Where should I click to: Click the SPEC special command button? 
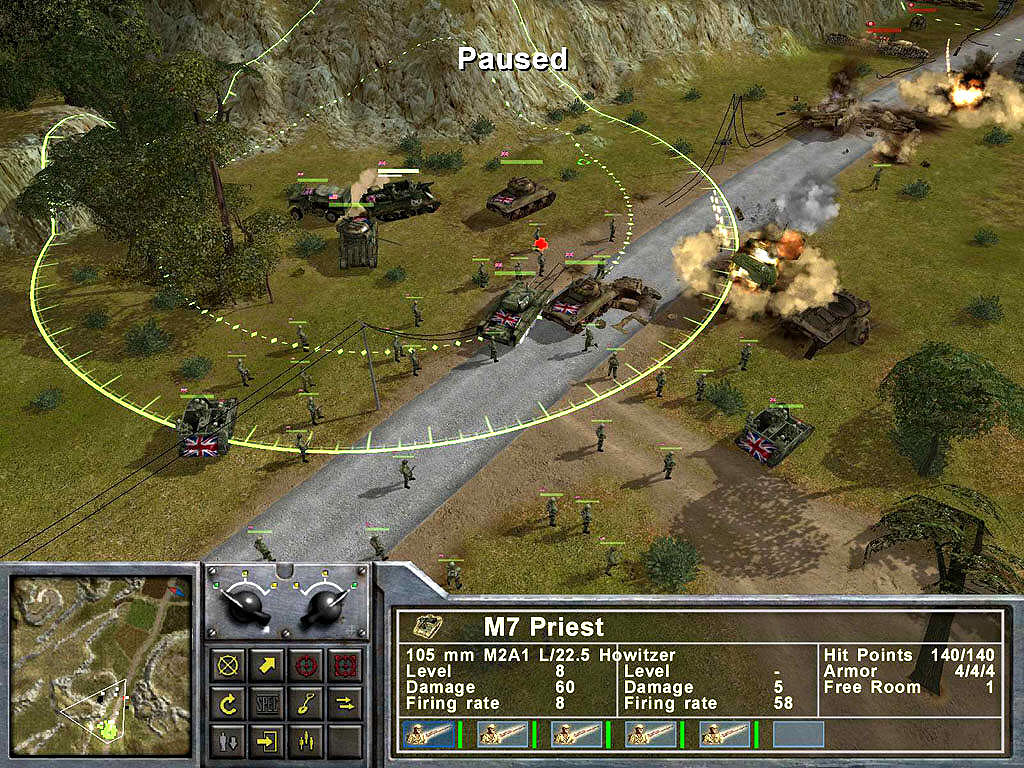[x=268, y=703]
